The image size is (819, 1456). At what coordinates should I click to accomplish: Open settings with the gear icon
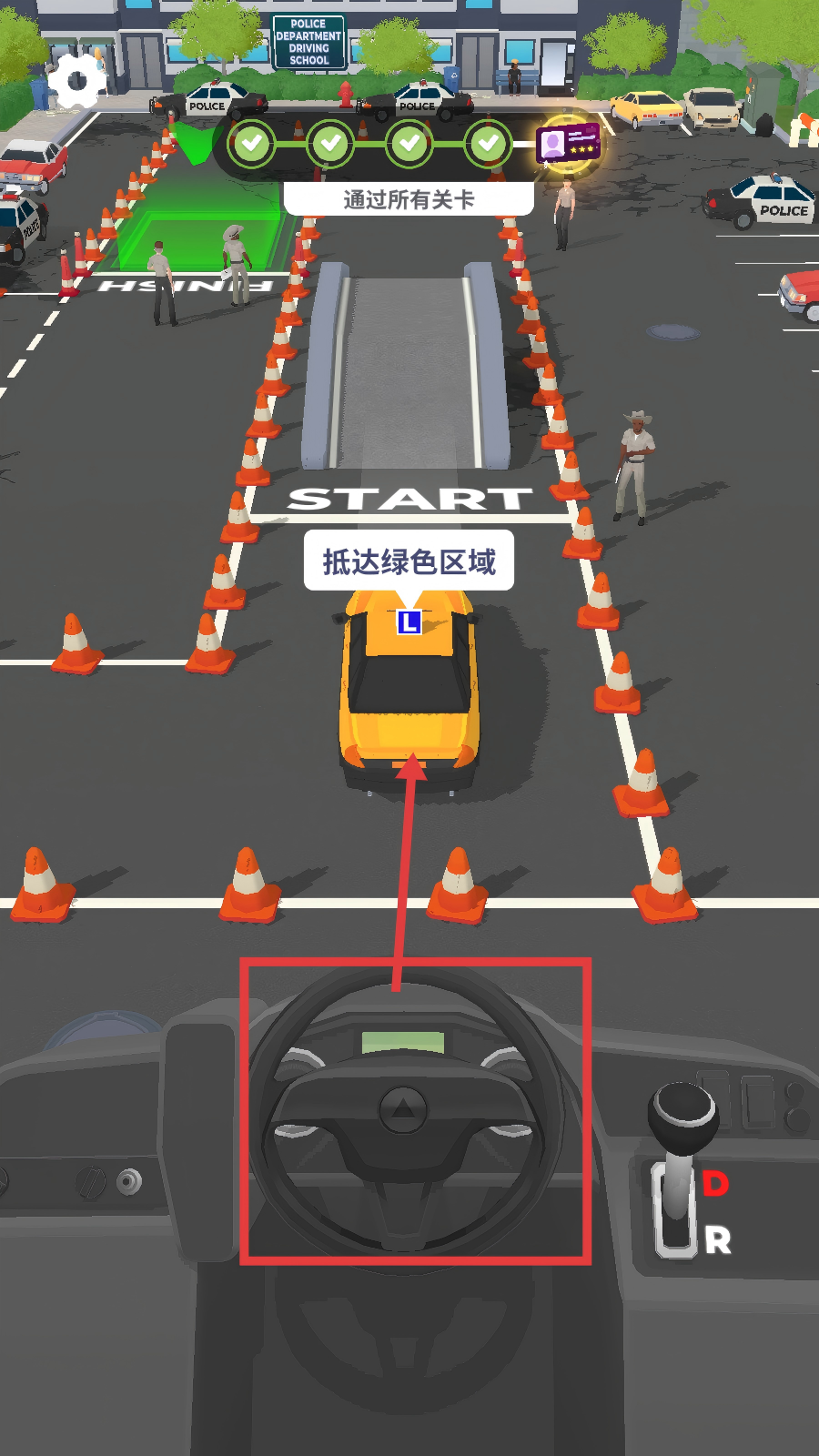pyautogui.click(x=76, y=81)
